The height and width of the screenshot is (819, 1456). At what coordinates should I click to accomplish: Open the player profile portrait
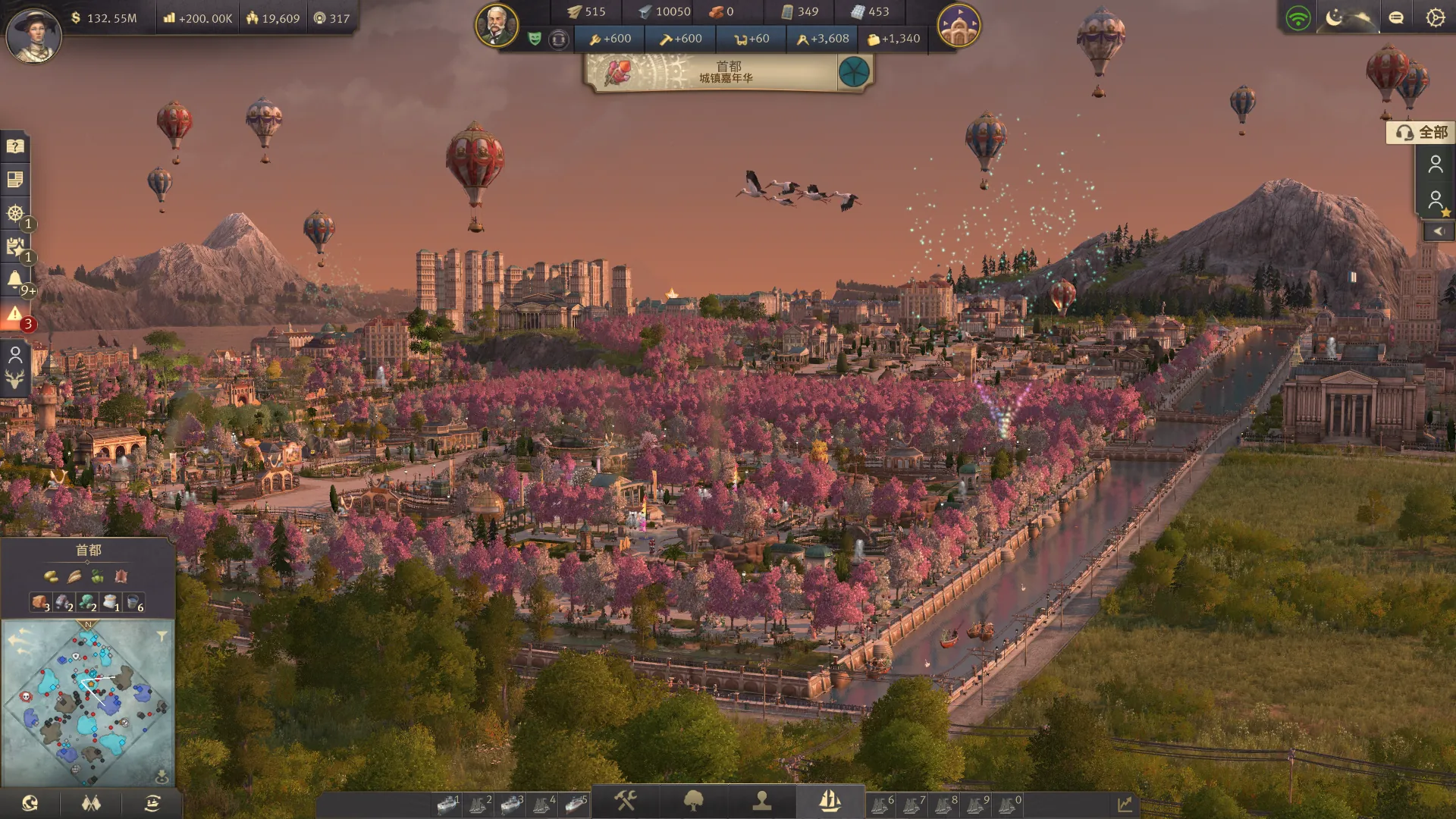pos(33,34)
